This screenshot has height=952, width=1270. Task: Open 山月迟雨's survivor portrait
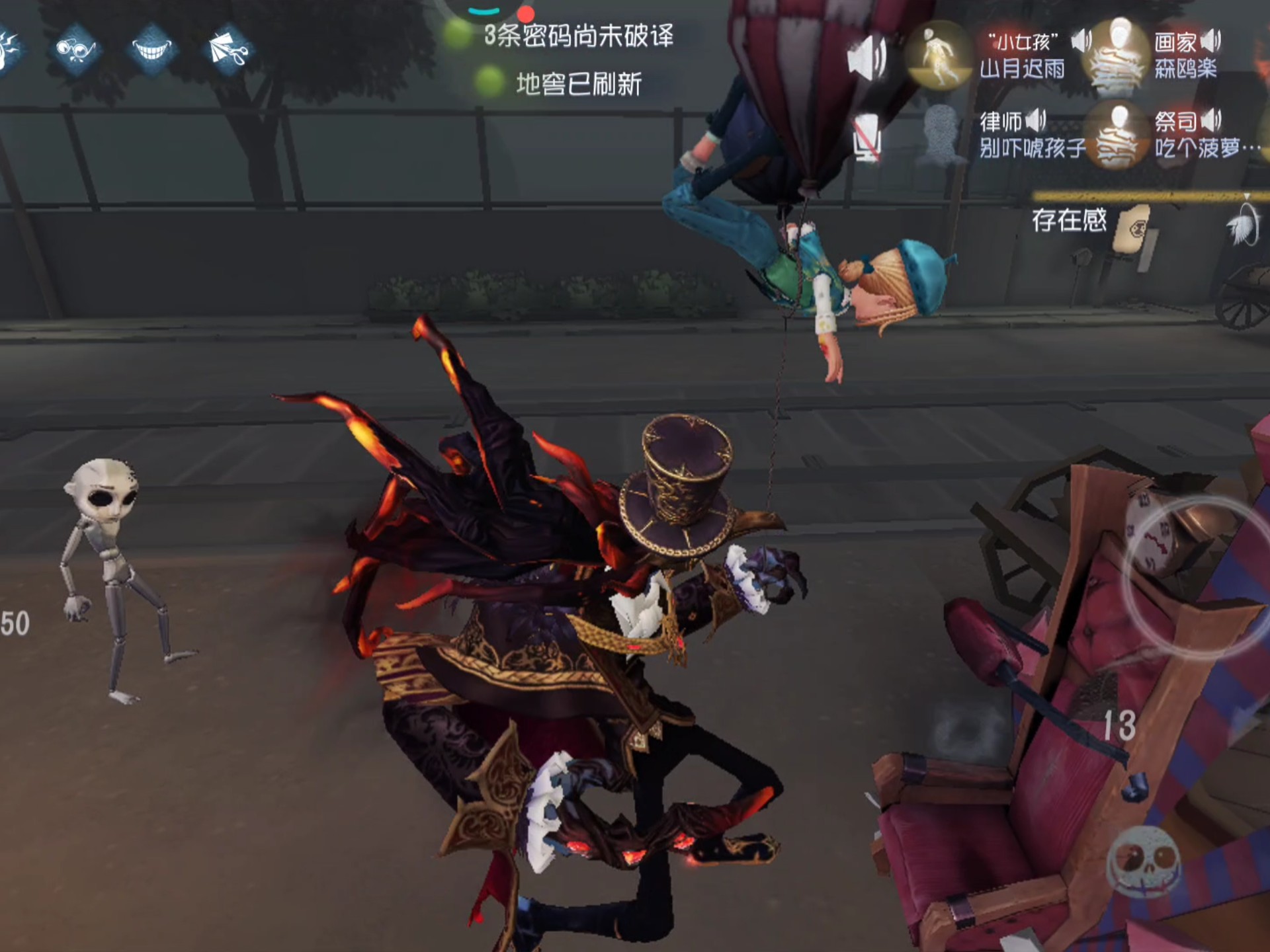point(939,56)
